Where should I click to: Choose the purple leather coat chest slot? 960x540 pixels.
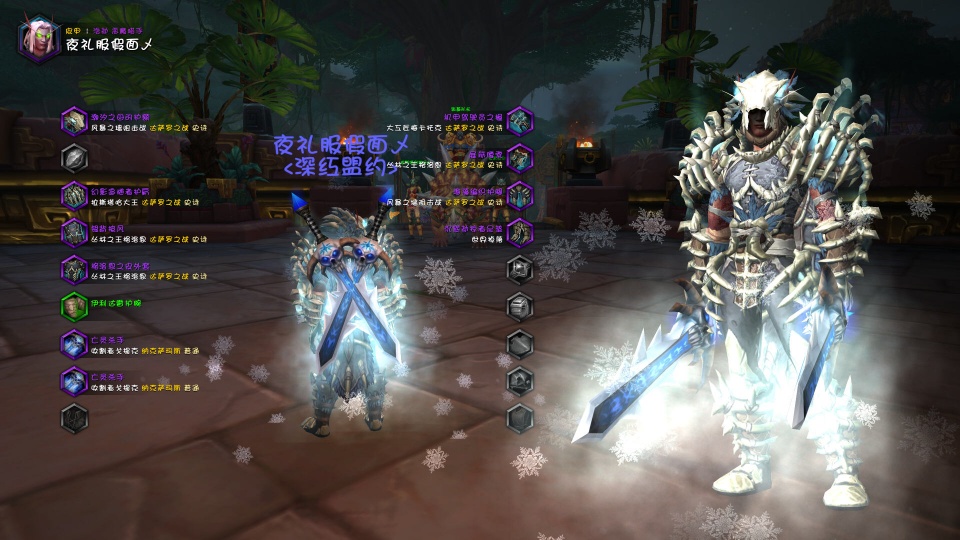coord(75,269)
